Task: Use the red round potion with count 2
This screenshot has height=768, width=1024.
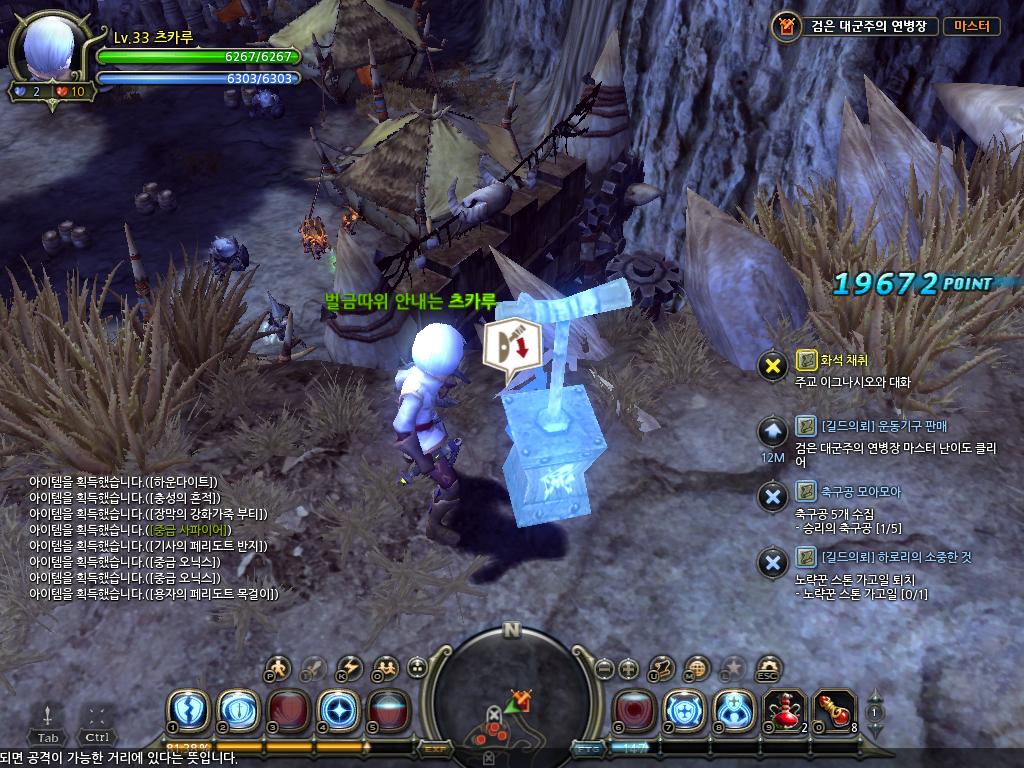Action: click(x=784, y=711)
